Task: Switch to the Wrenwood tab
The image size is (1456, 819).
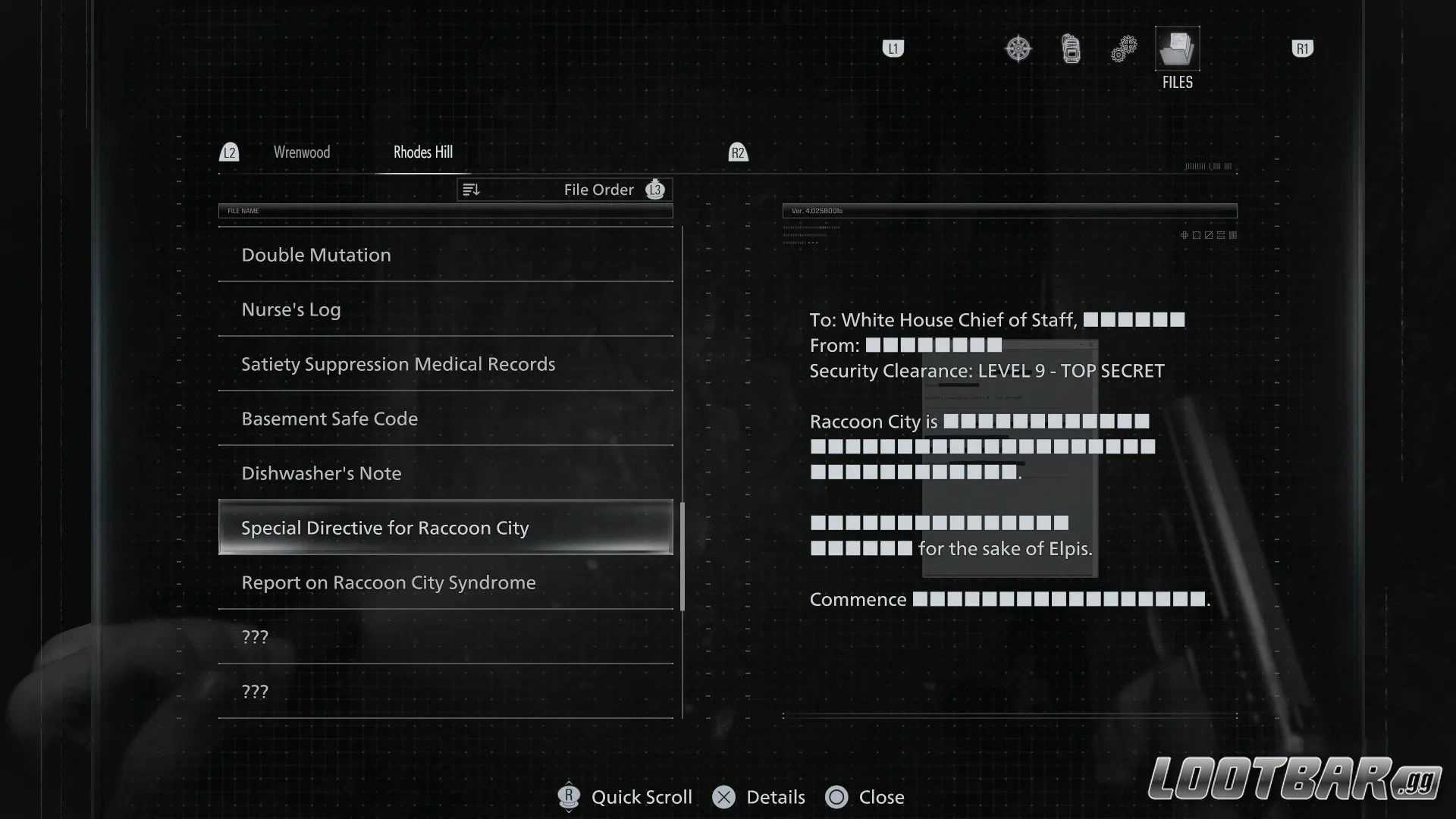Action: pyautogui.click(x=301, y=152)
